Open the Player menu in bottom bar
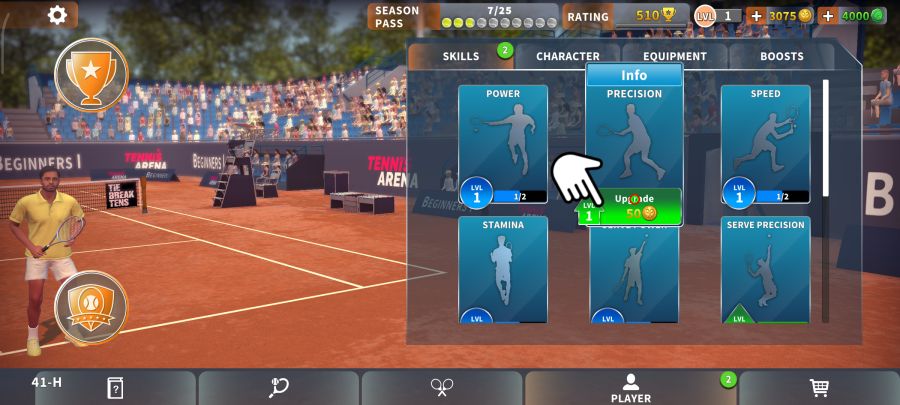Viewport: 900px width, 405px height. 630,388
